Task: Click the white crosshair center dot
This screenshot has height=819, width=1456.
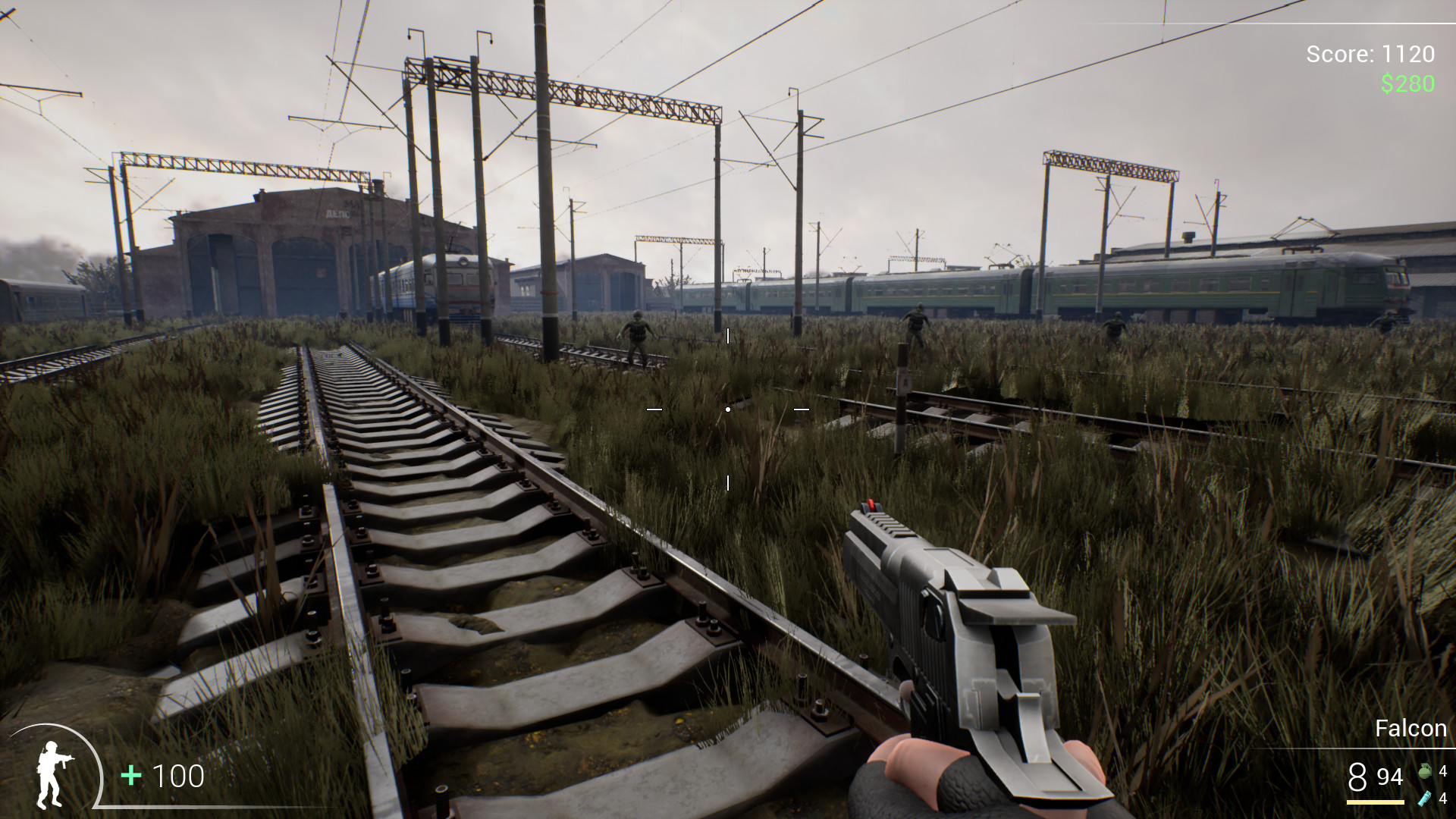Action: (729, 408)
